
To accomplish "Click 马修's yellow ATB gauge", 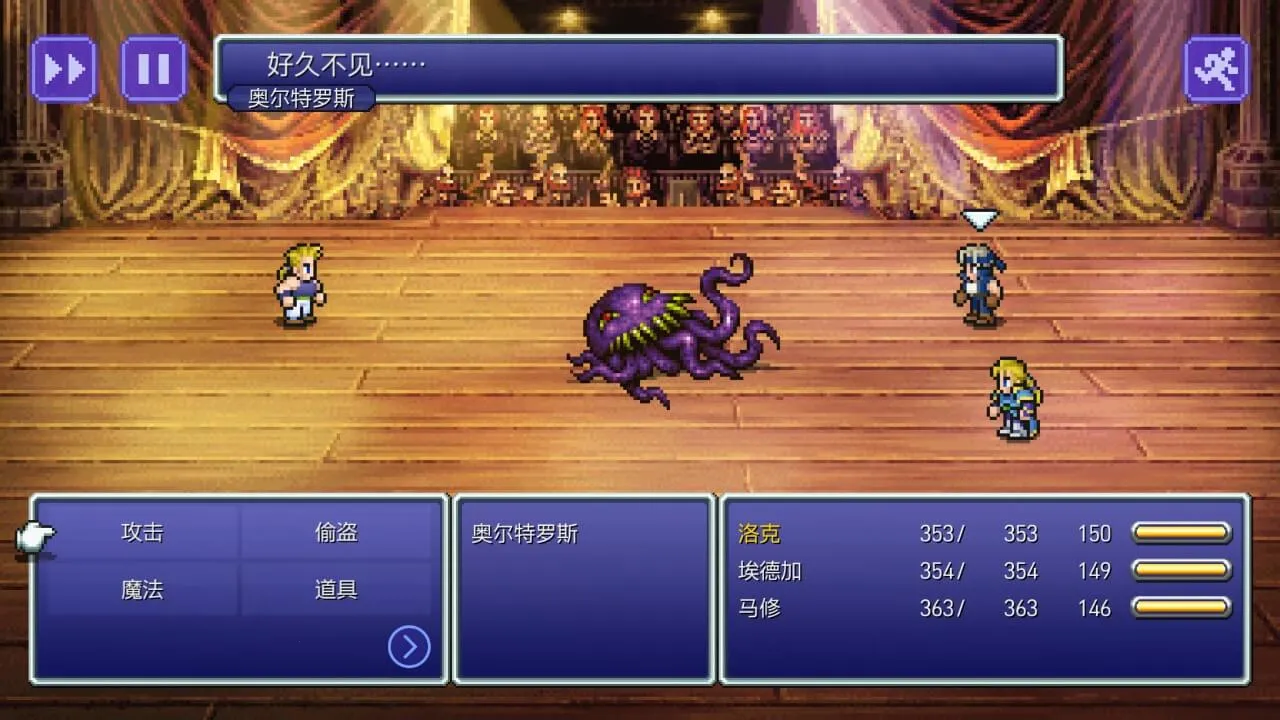I will (1183, 608).
